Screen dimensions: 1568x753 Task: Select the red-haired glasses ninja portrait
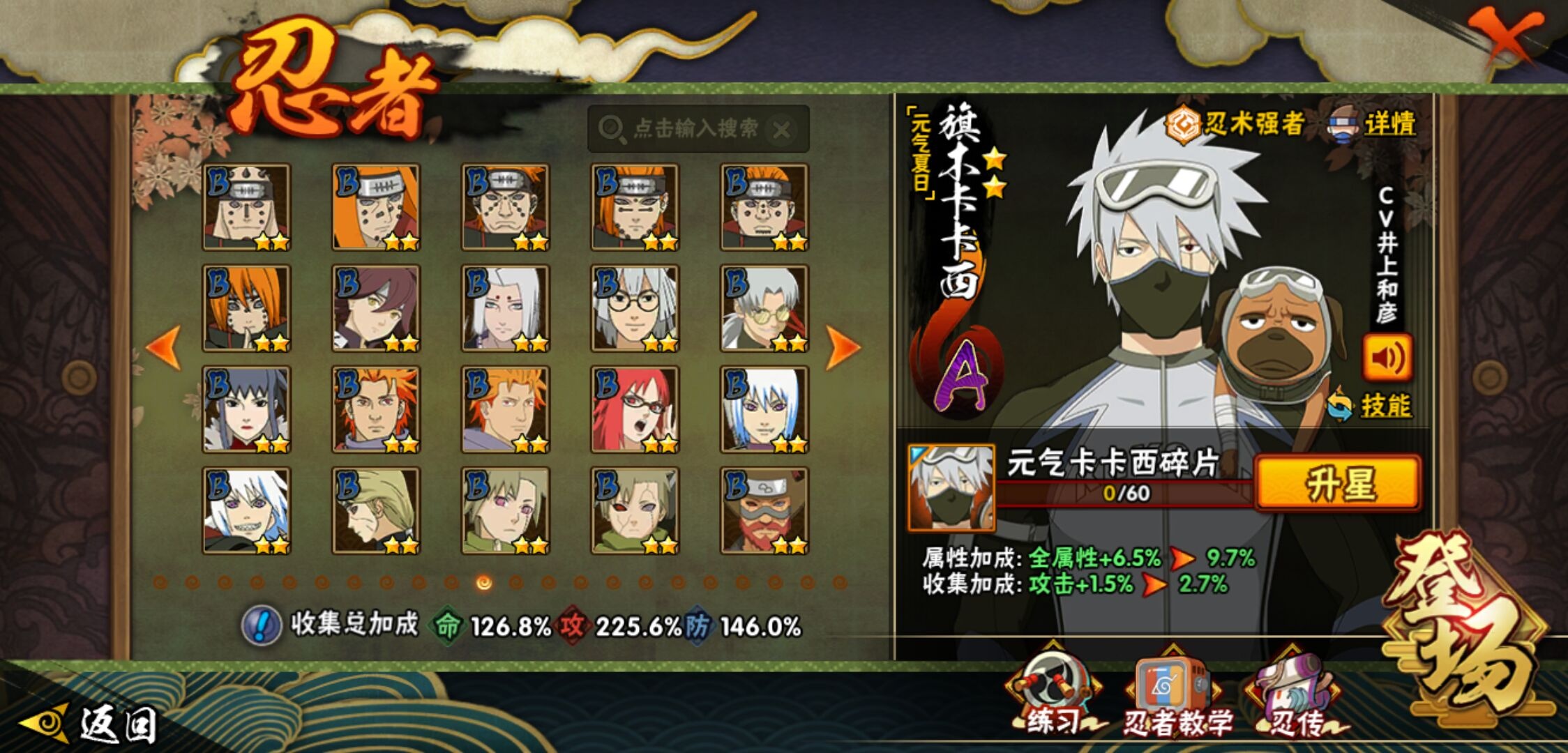(635, 409)
